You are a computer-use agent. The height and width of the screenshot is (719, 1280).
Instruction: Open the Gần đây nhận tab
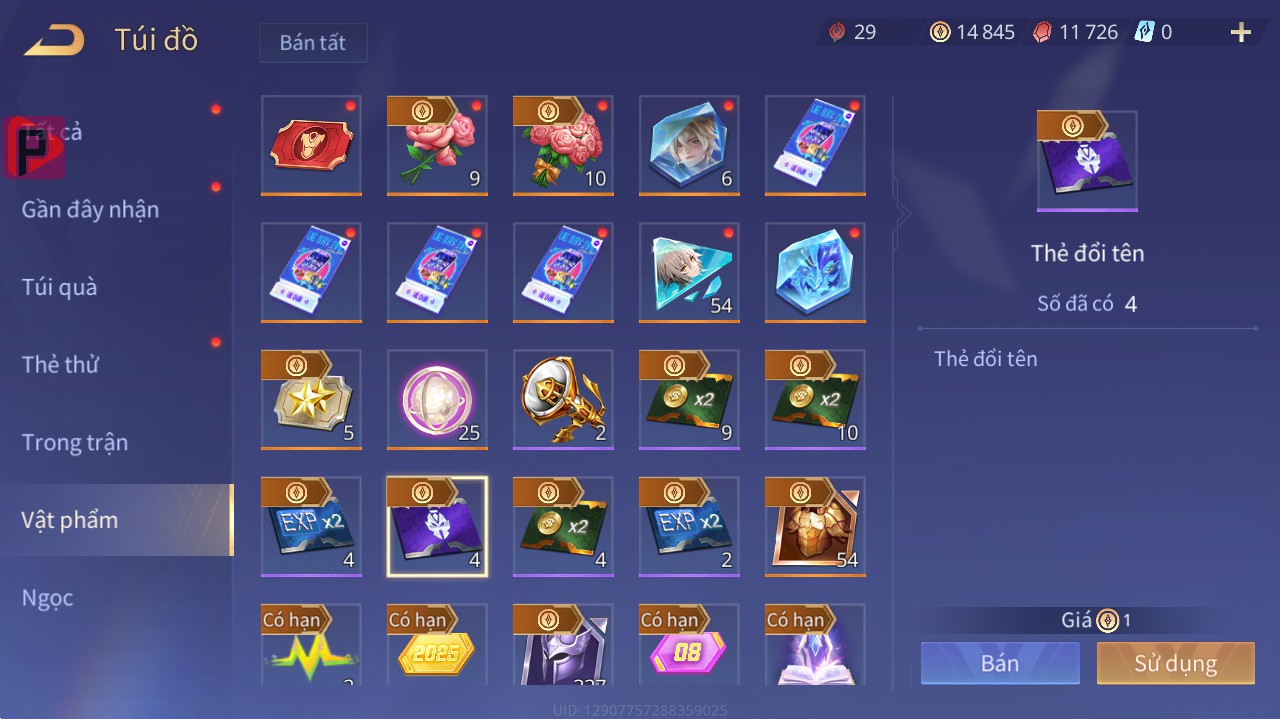point(90,209)
